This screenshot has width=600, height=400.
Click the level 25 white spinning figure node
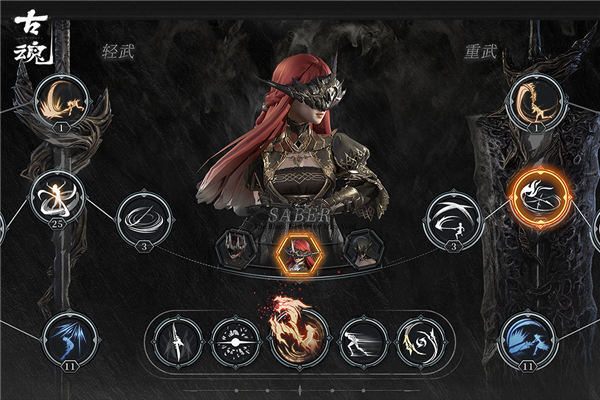57,196
